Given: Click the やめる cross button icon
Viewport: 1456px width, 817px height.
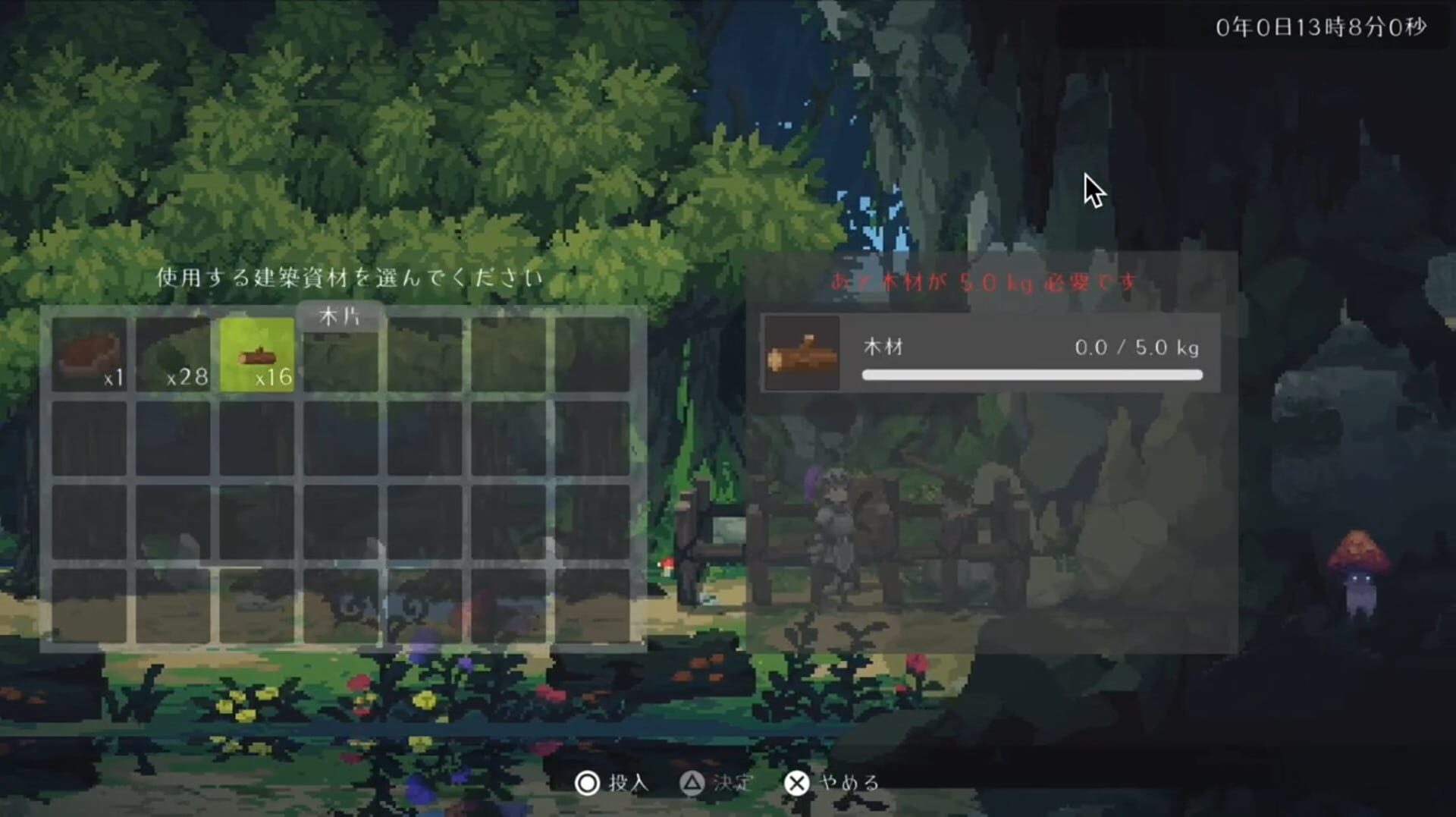Looking at the screenshot, I should point(797,783).
